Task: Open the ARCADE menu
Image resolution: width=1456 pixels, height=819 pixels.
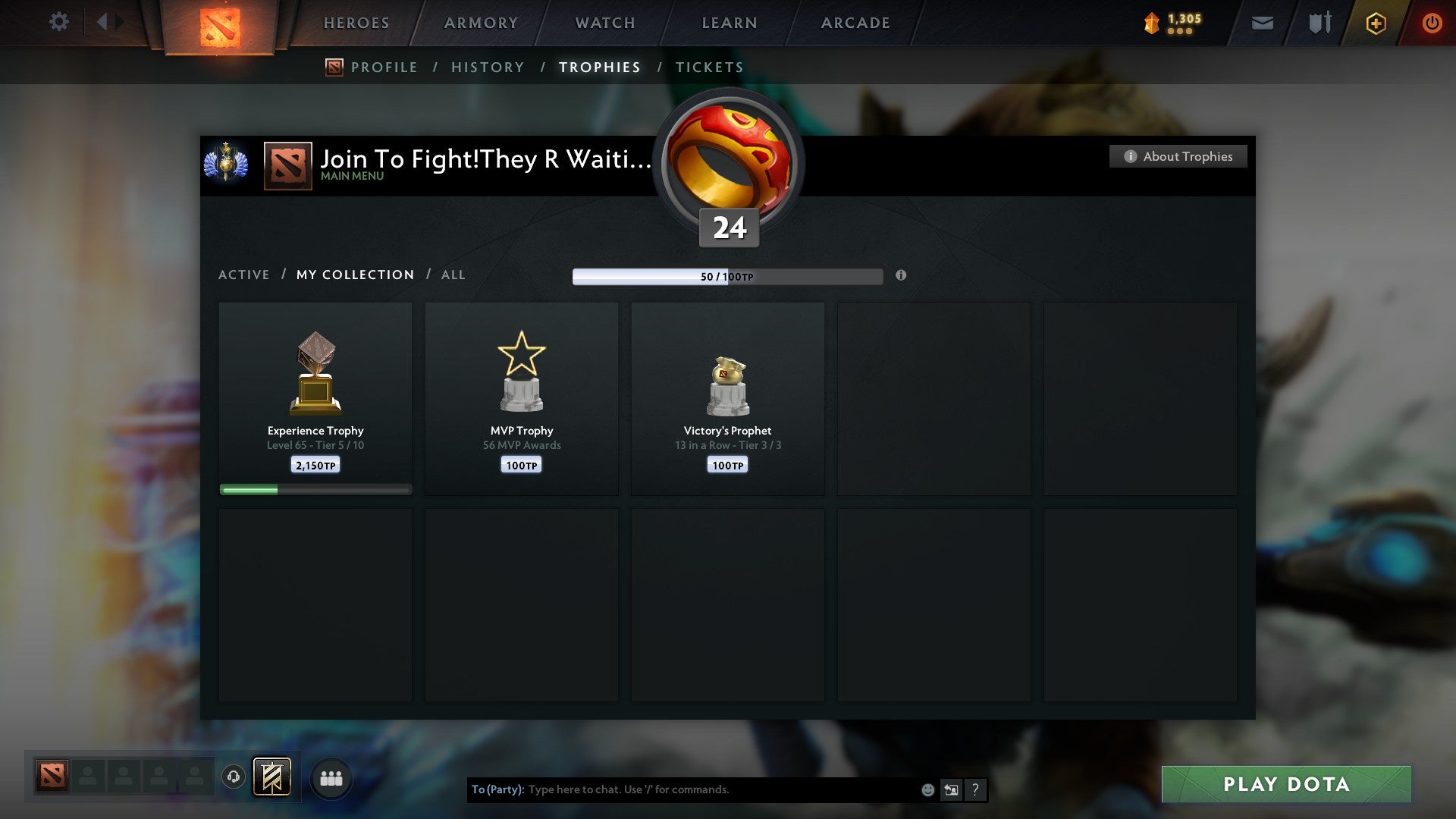Action: click(x=855, y=23)
